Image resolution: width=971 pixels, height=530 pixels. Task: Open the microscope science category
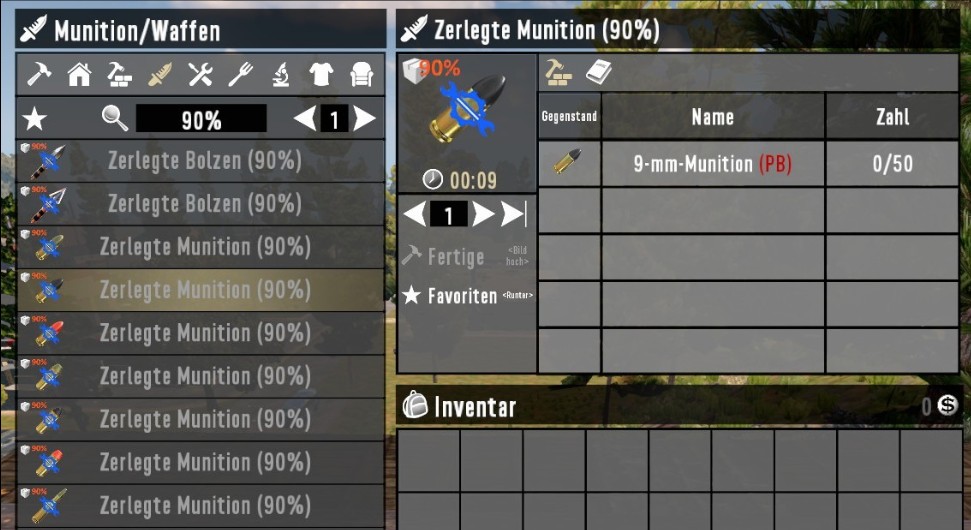(281, 74)
